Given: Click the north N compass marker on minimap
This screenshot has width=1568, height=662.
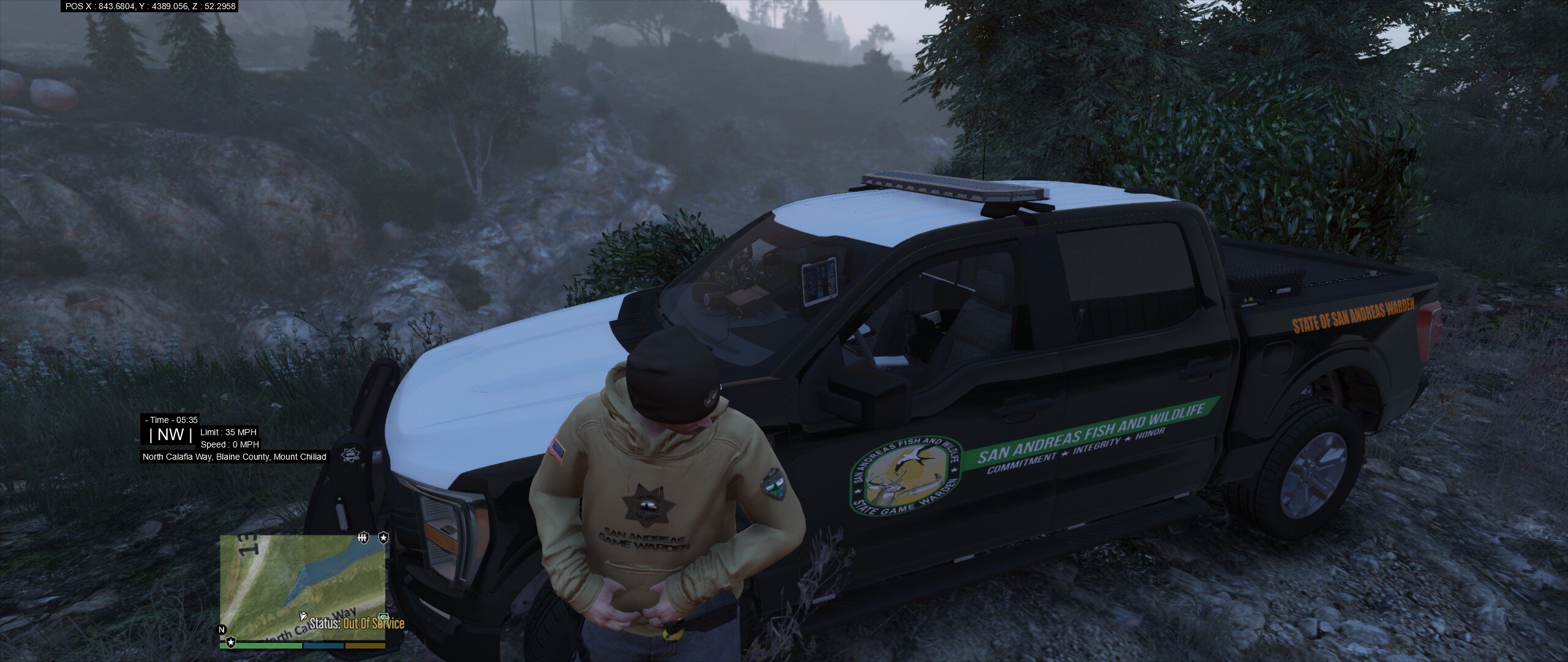Looking at the screenshot, I should coord(222,630).
